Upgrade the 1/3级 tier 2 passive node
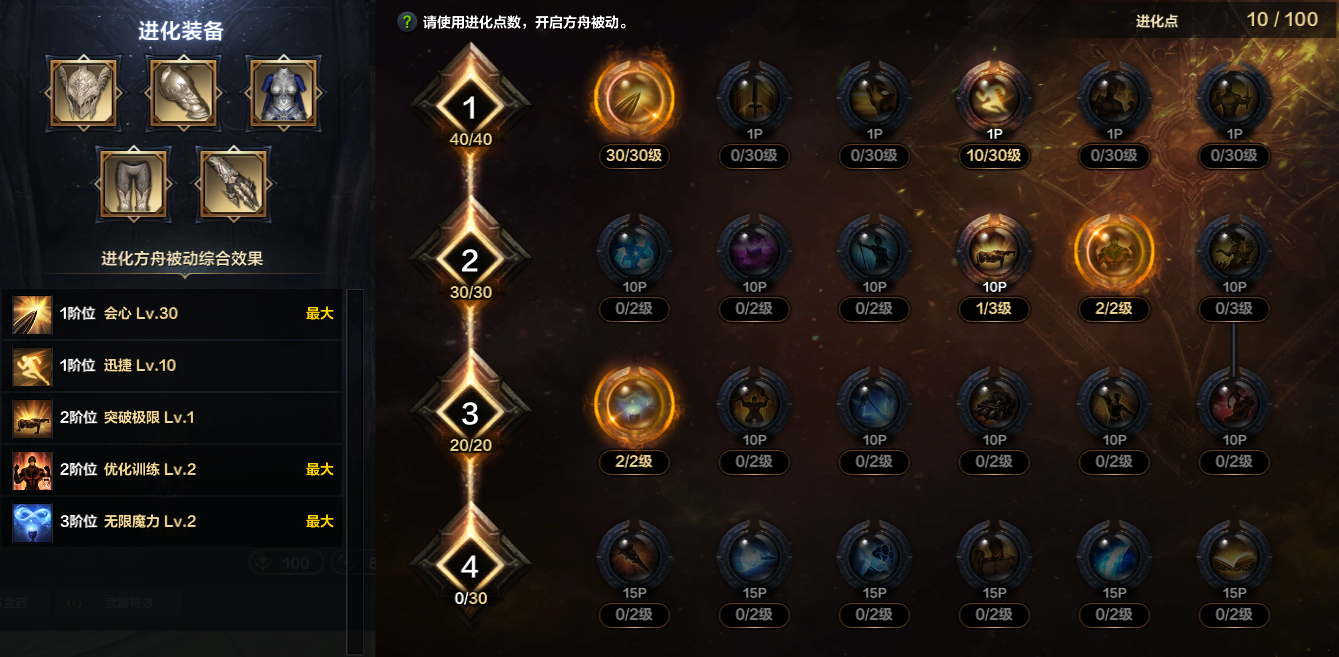The width and height of the screenshot is (1339, 657). click(x=994, y=252)
